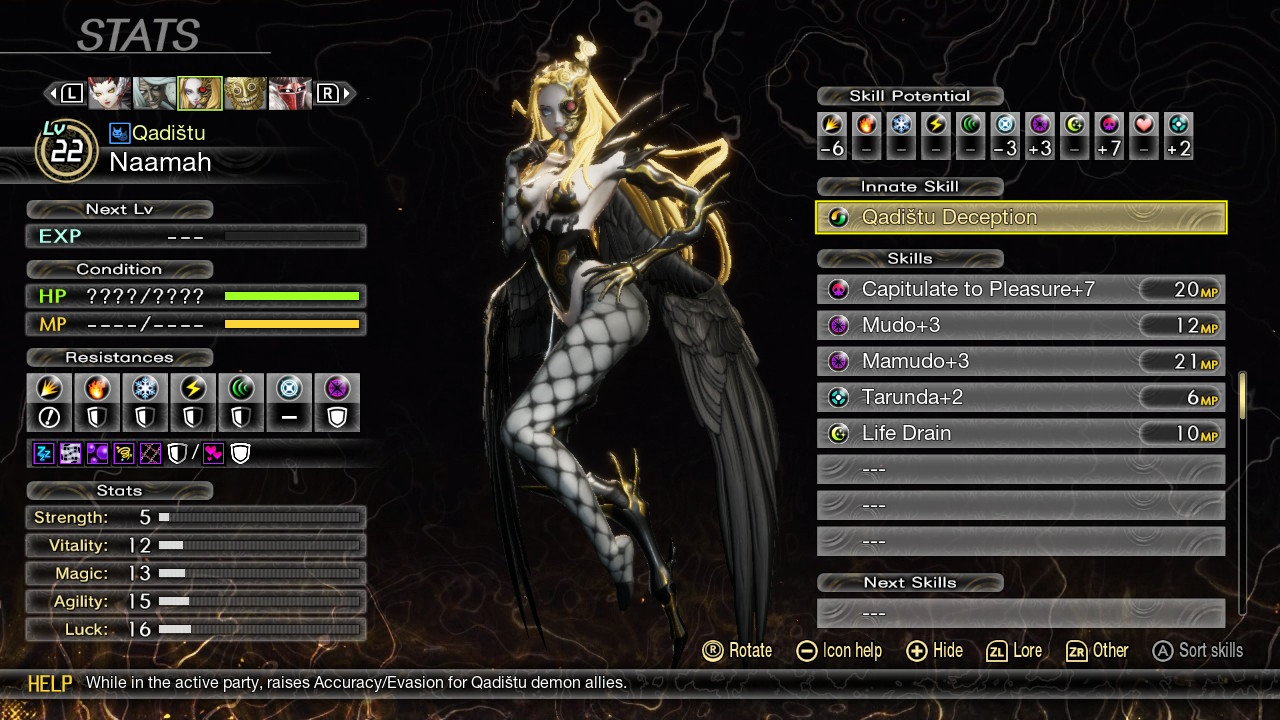Click the heart healing skill potential icon
This screenshot has height=720, width=1280.
(x=1144, y=125)
